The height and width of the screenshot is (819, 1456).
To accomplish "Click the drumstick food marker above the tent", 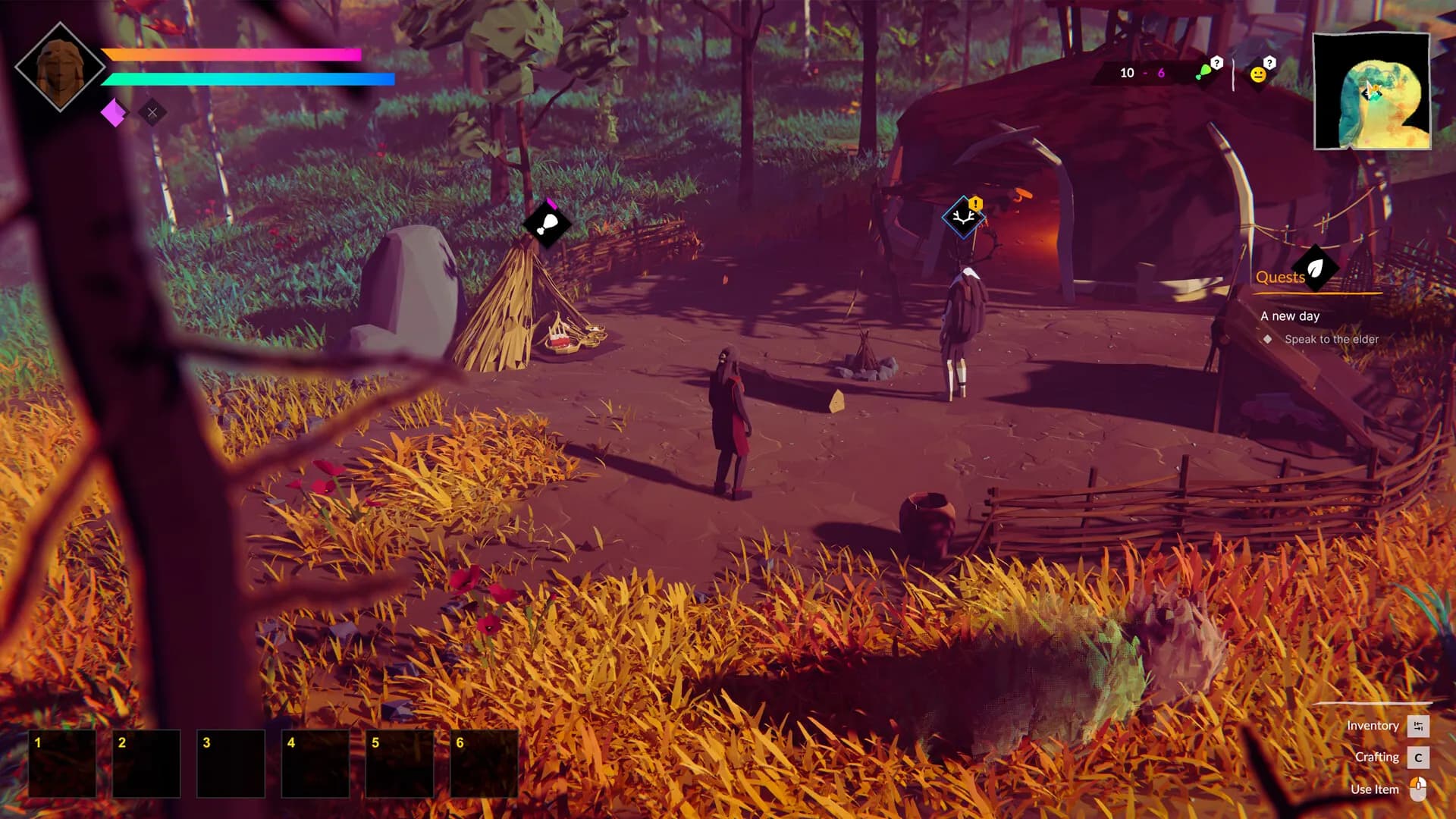I will click(x=548, y=222).
